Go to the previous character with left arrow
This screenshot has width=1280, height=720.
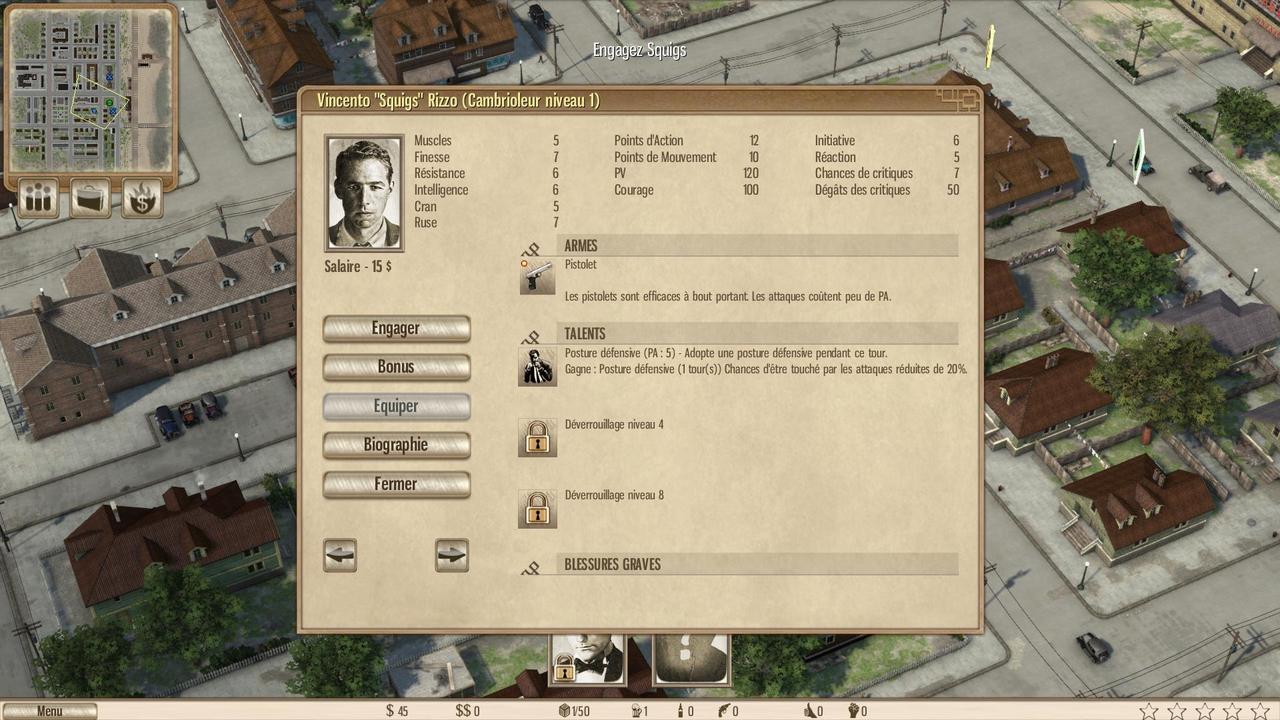[340, 555]
